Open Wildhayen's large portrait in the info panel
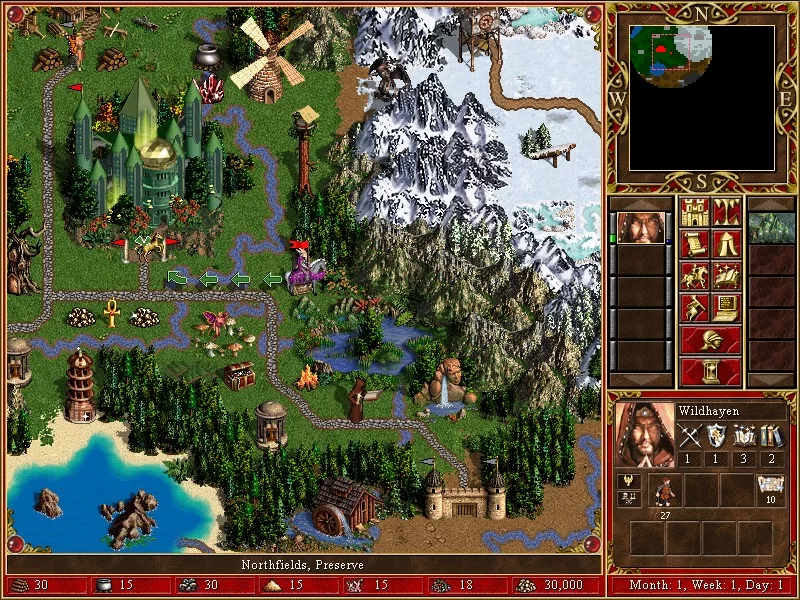800x600 pixels. tap(644, 433)
